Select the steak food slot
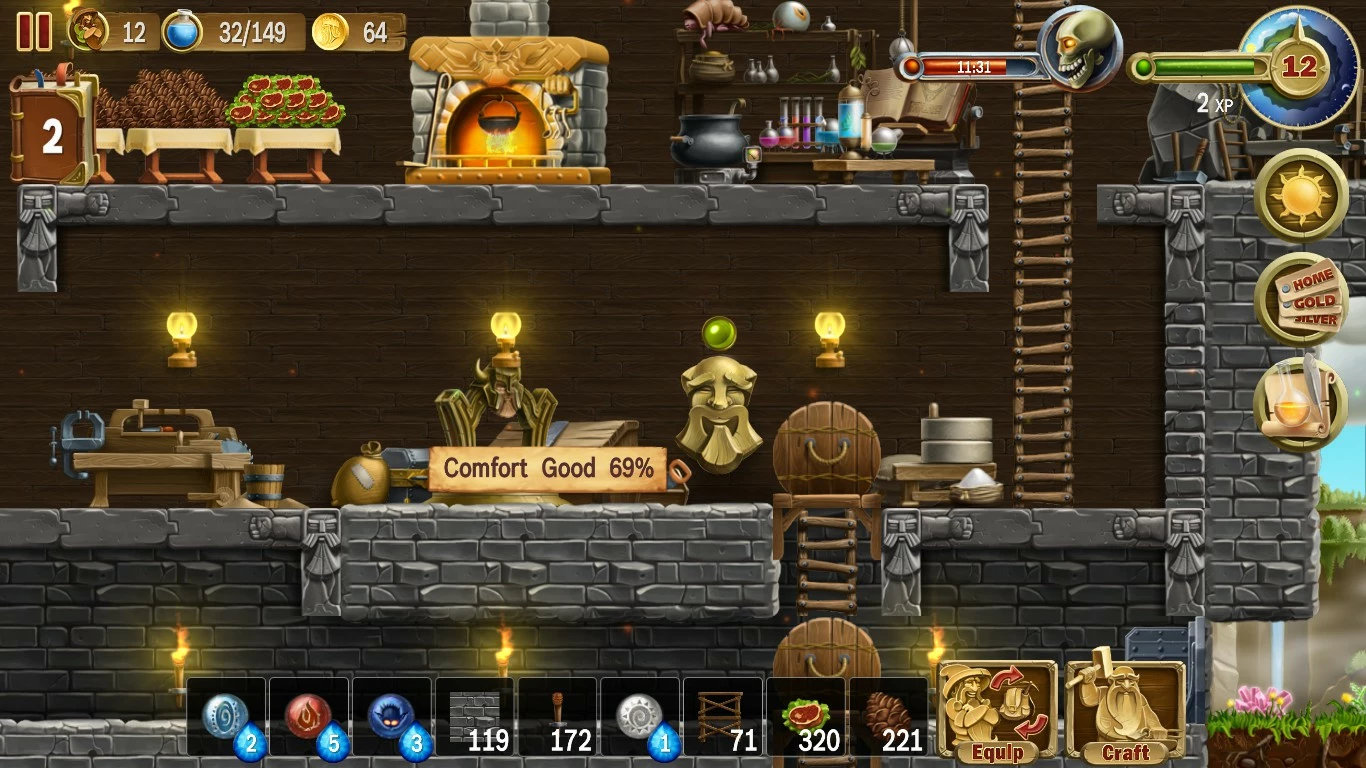This screenshot has width=1366, height=768. pos(806,718)
